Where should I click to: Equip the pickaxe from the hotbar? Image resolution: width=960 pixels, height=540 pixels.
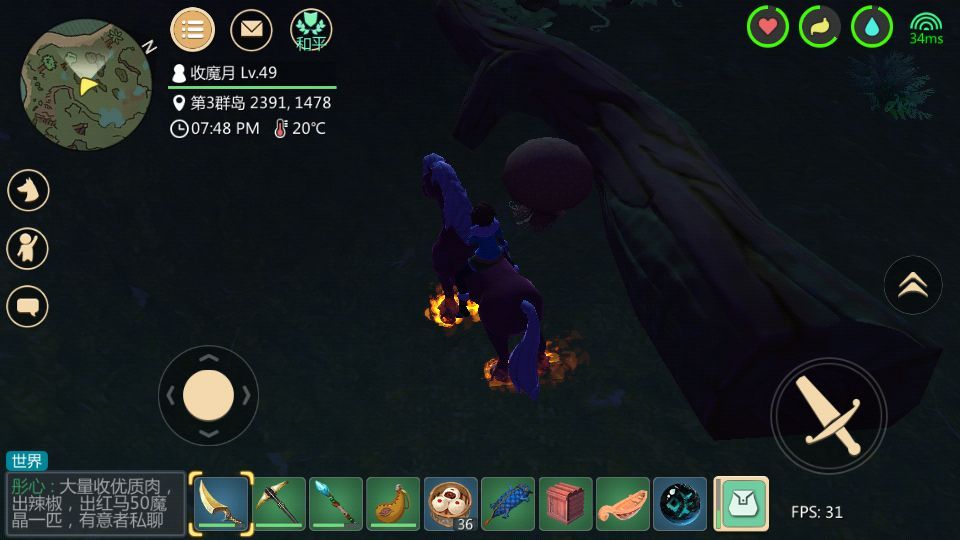[279, 503]
